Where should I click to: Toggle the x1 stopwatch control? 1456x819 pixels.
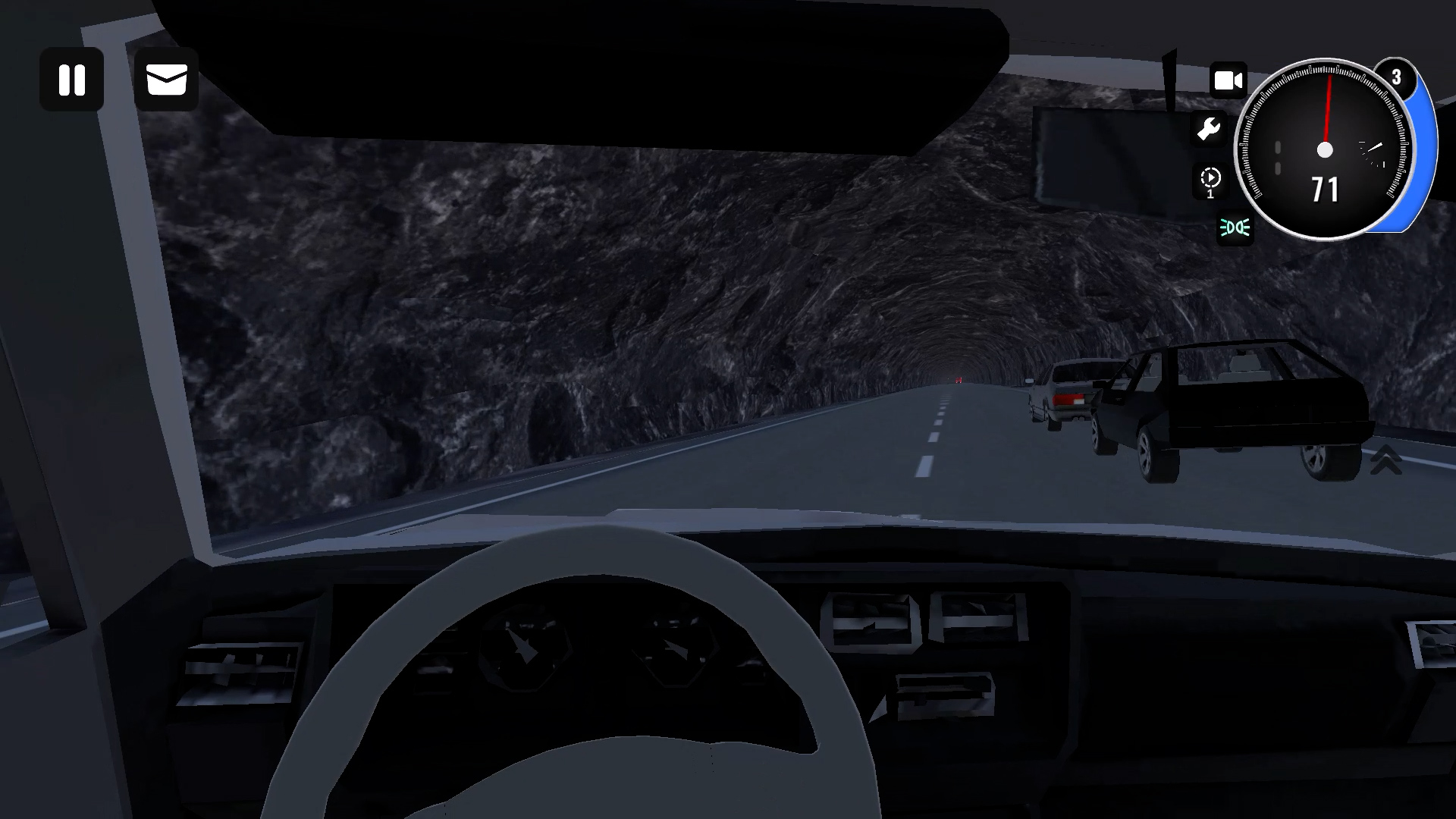[1212, 179]
